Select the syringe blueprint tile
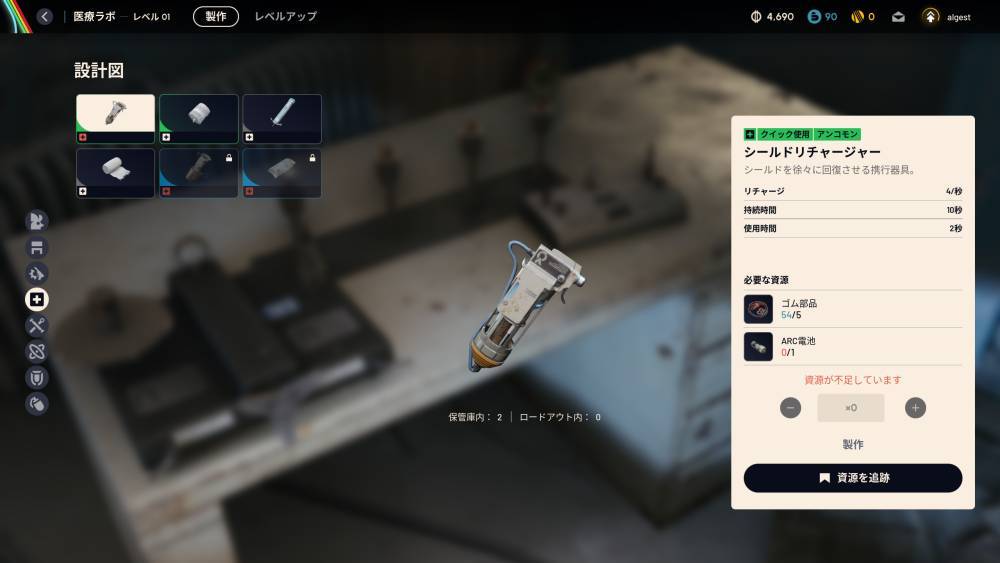The height and width of the screenshot is (563, 1000). pyautogui.click(x=282, y=119)
